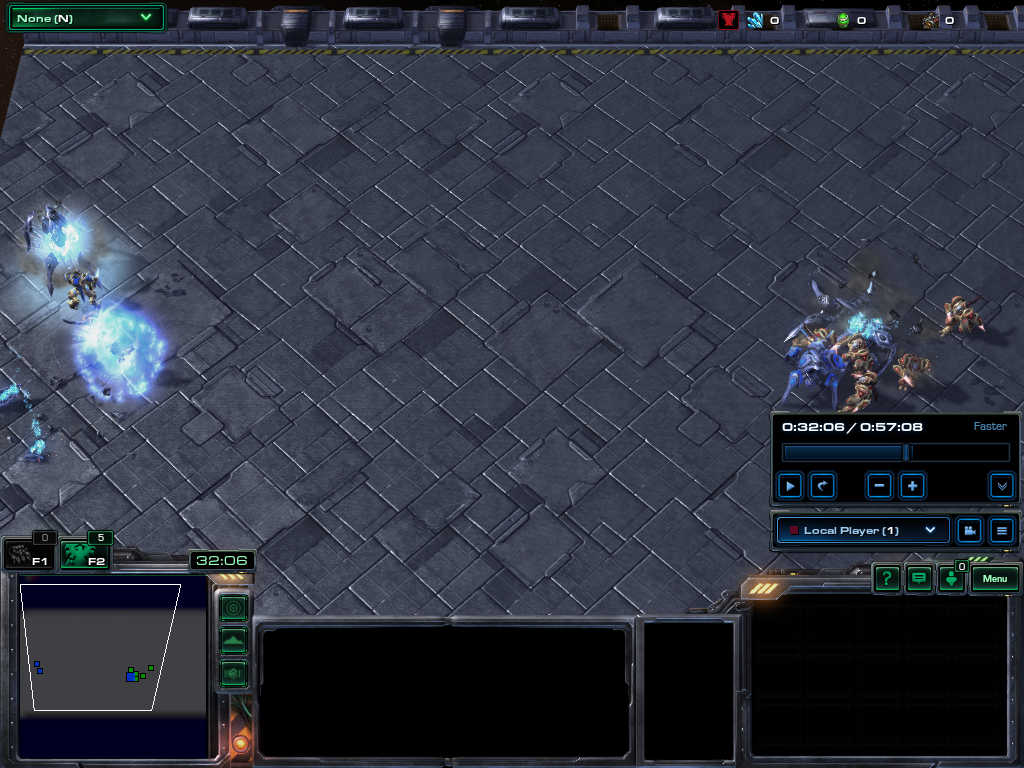Click the replay timeline progress bar
The height and width of the screenshot is (768, 1024).
895,453
